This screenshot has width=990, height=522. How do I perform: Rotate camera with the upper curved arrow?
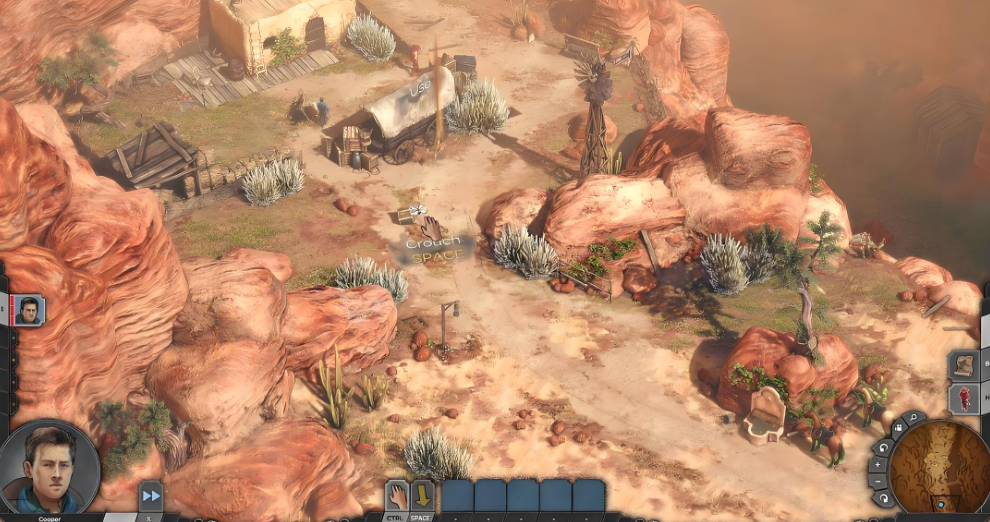pos(882,446)
